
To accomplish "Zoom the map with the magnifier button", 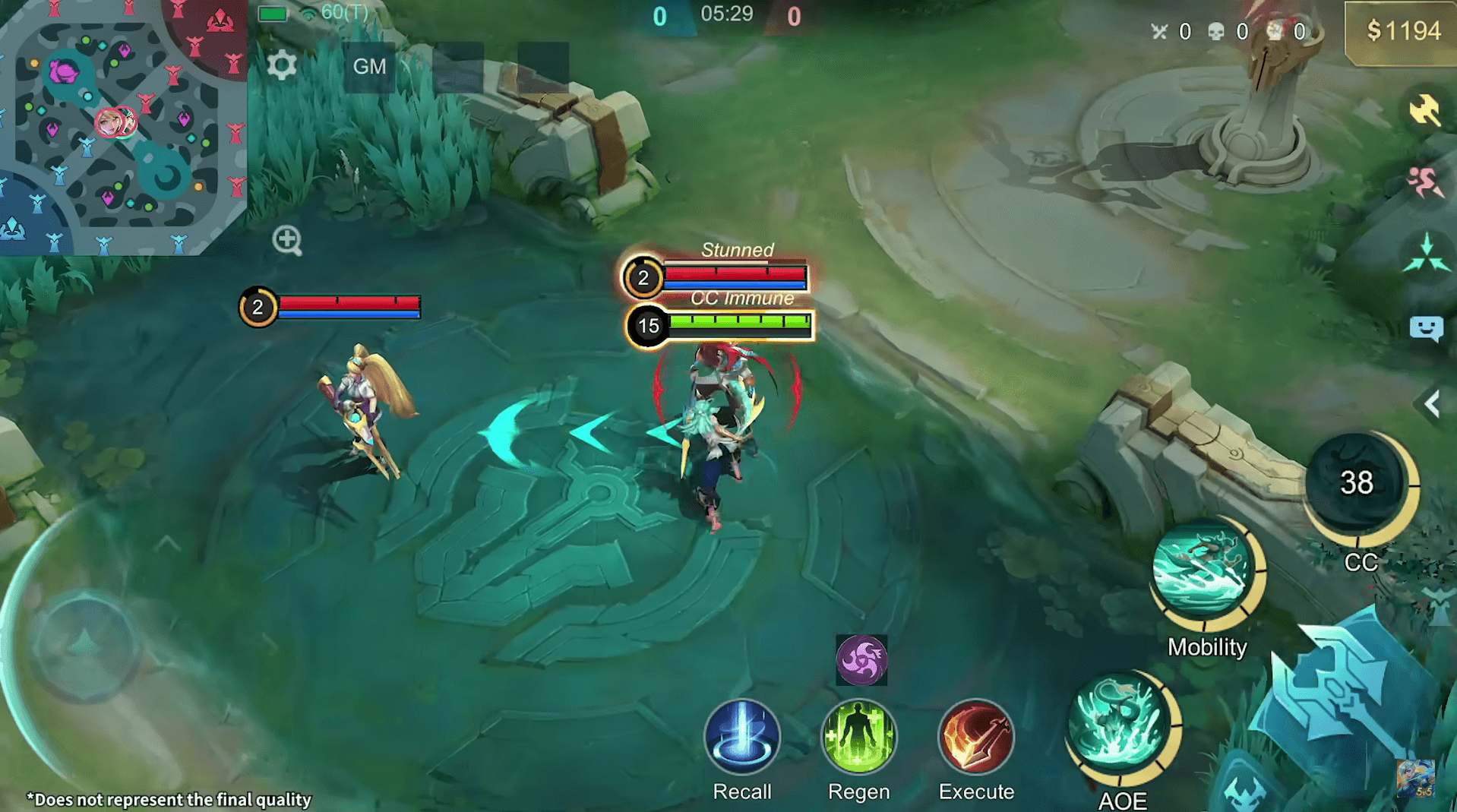I will 287,240.
